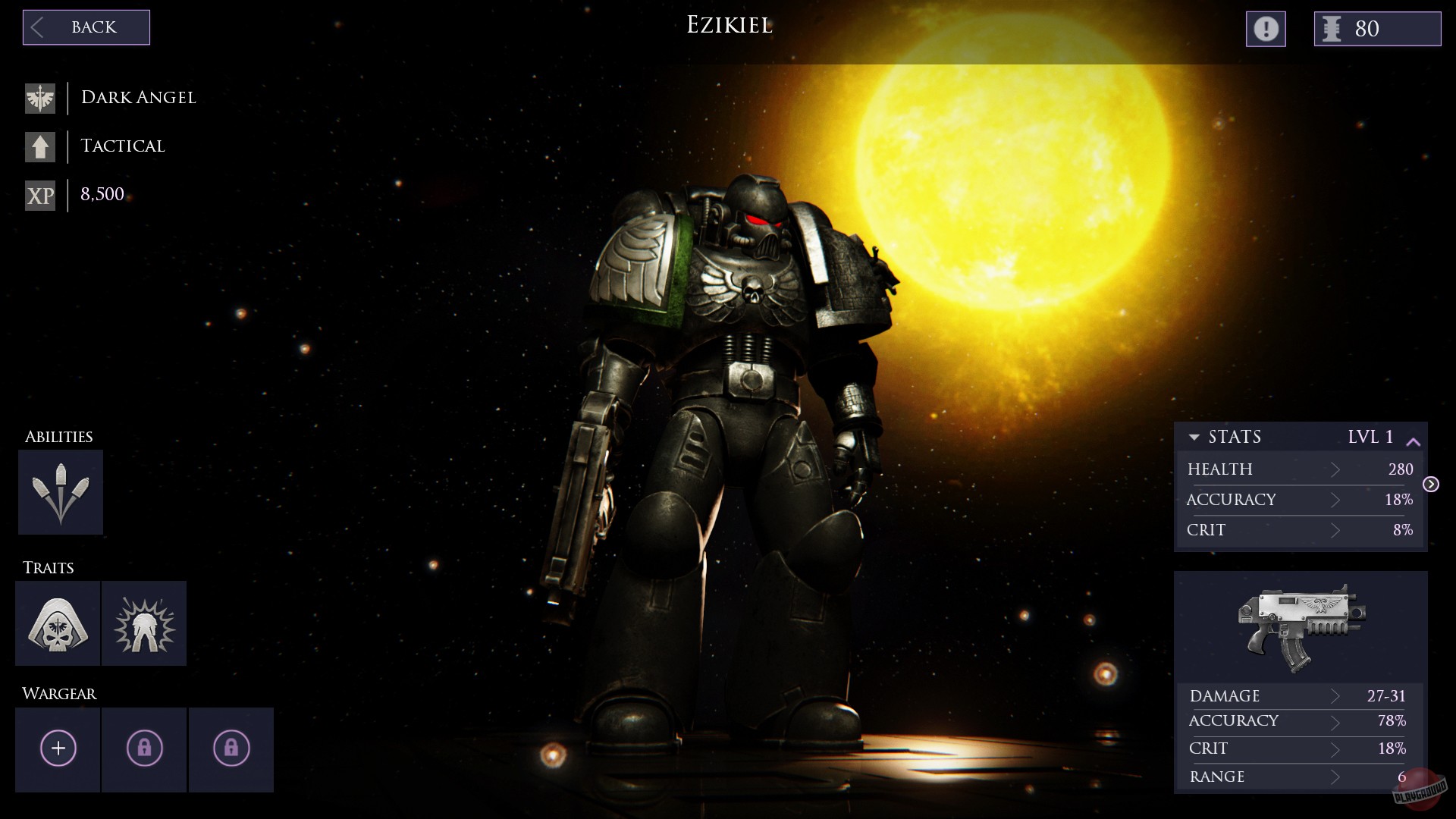Click the XP badge icon

point(40,195)
